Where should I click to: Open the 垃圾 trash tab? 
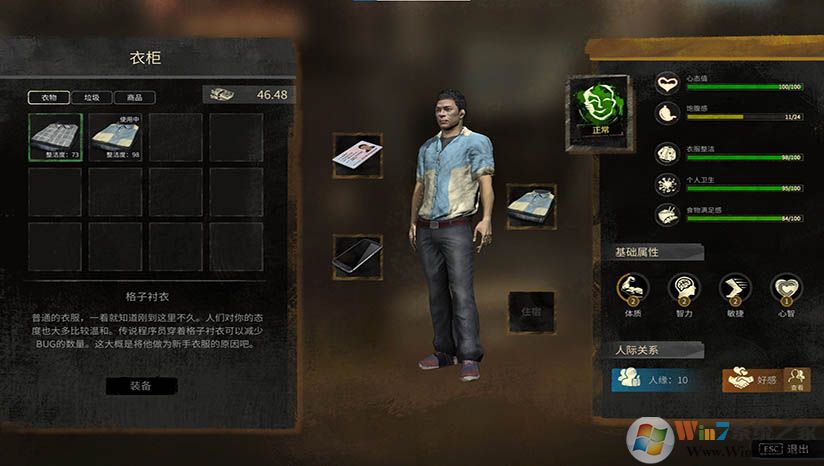click(x=92, y=98)
